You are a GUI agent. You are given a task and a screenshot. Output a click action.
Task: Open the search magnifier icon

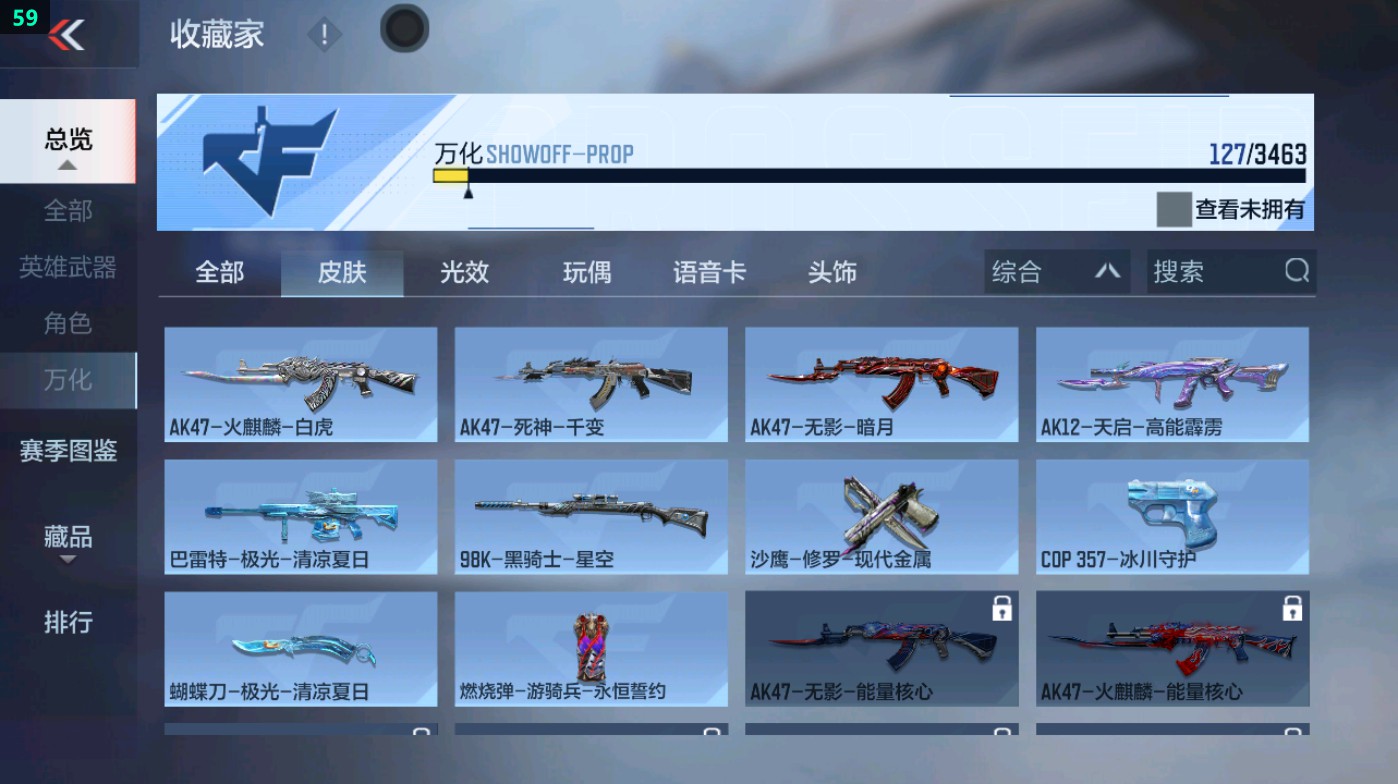[x=1297, y=271]
